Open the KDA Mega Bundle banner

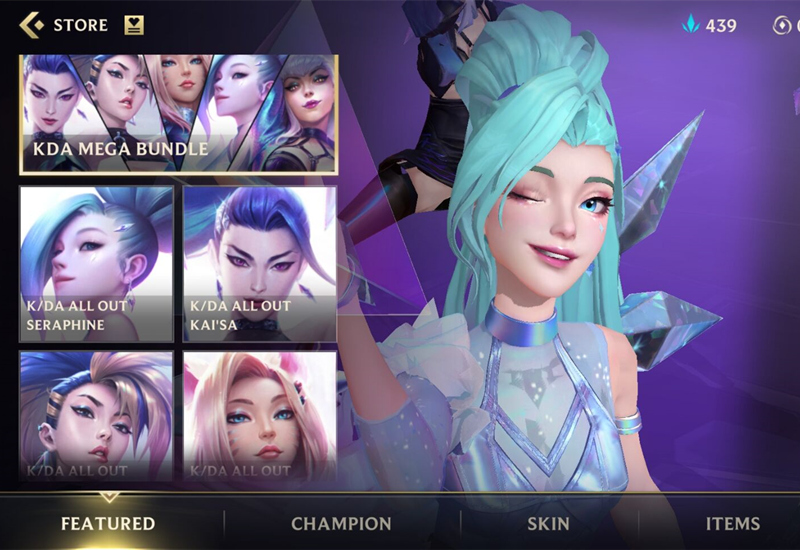[x=179, y=114]
